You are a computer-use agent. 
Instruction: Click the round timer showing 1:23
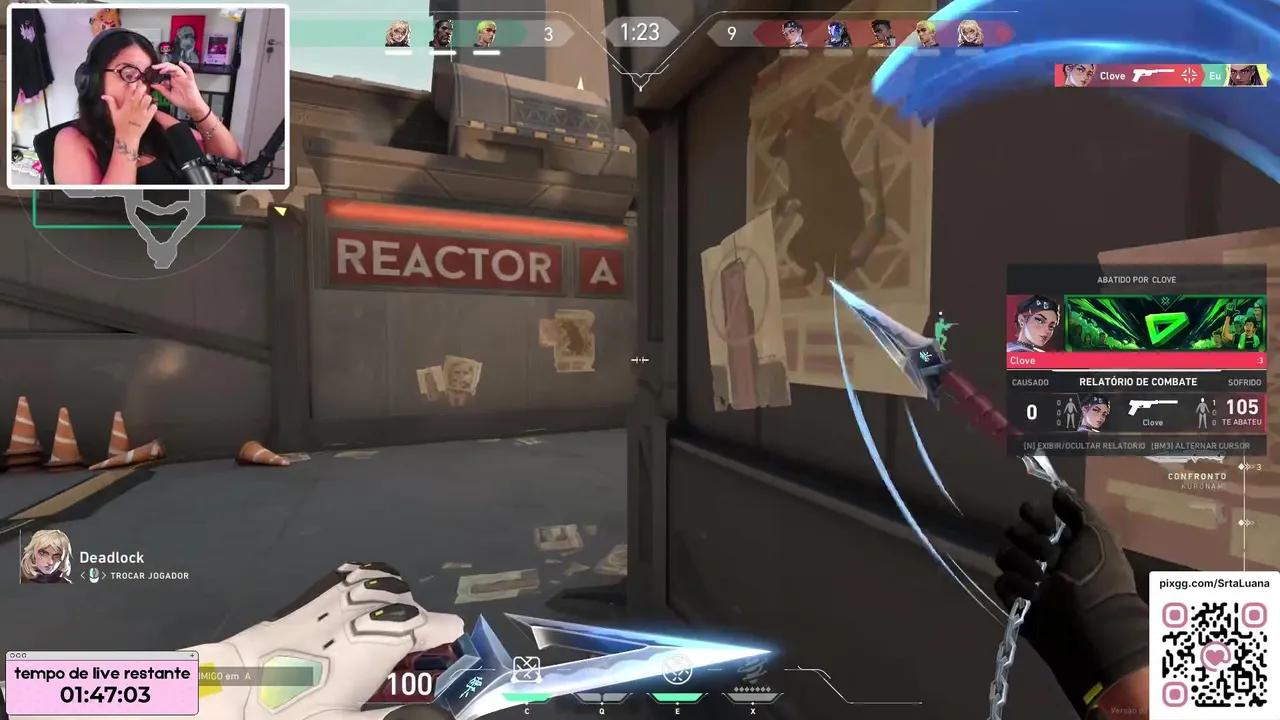point(640,33)
